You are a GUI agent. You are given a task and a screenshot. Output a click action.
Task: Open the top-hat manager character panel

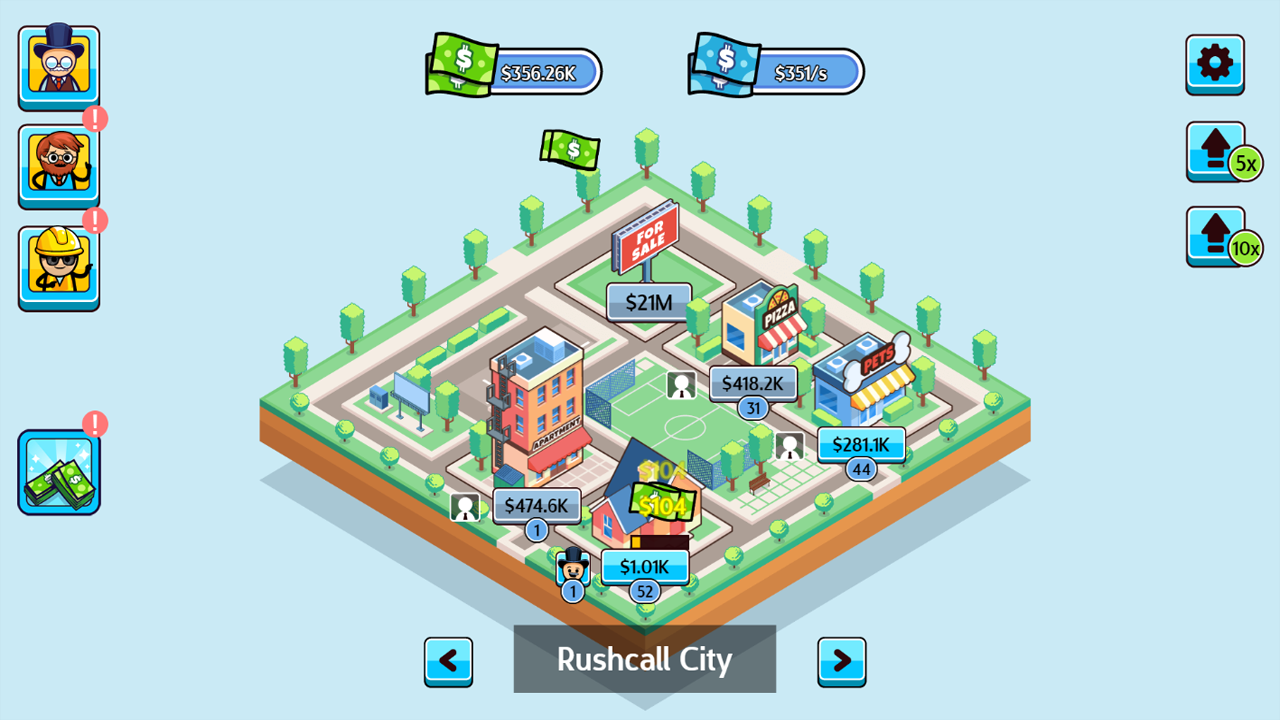pyautogui.click(x=58, y=64)
